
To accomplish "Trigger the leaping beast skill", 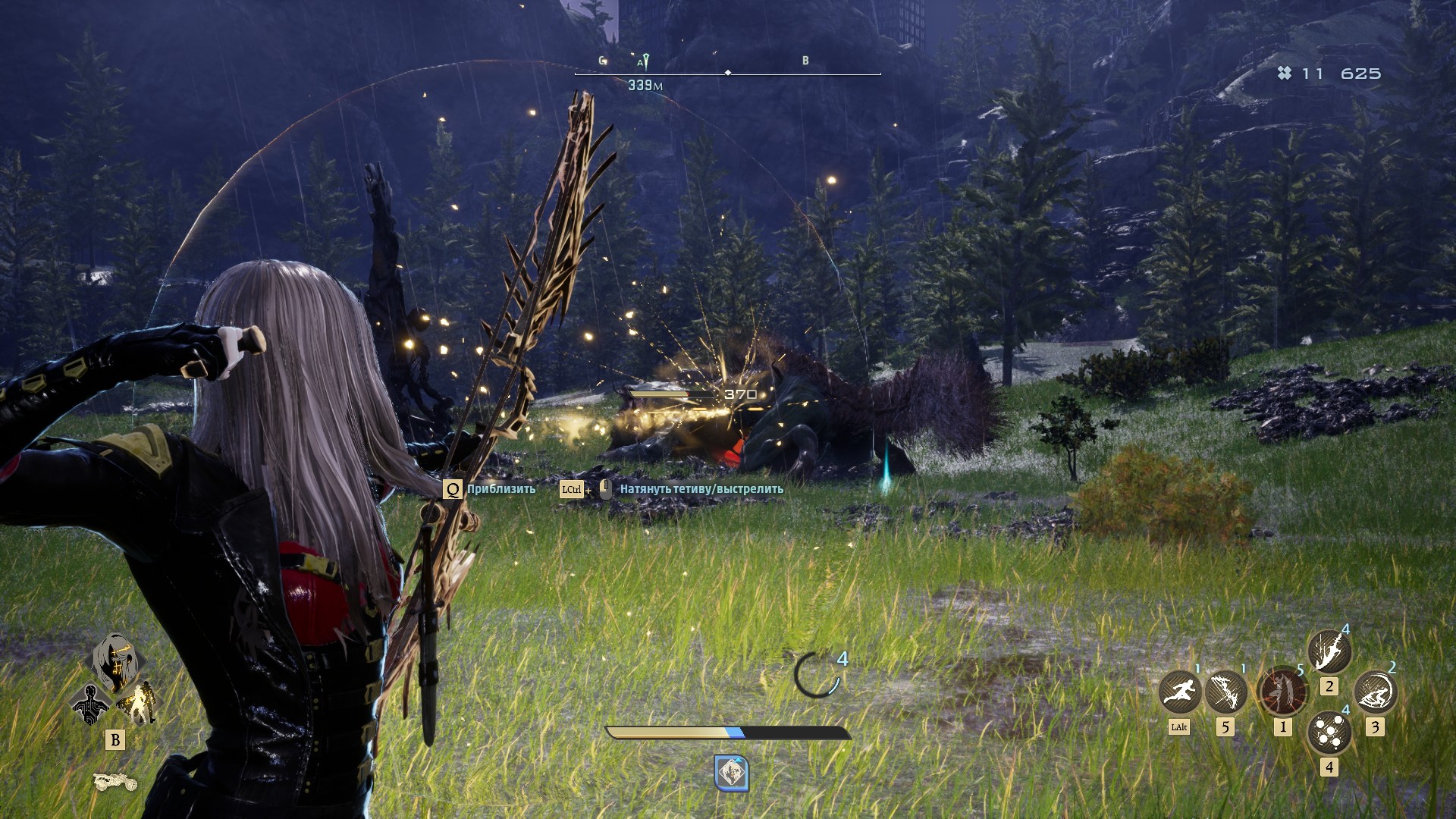I will 1329,651.
